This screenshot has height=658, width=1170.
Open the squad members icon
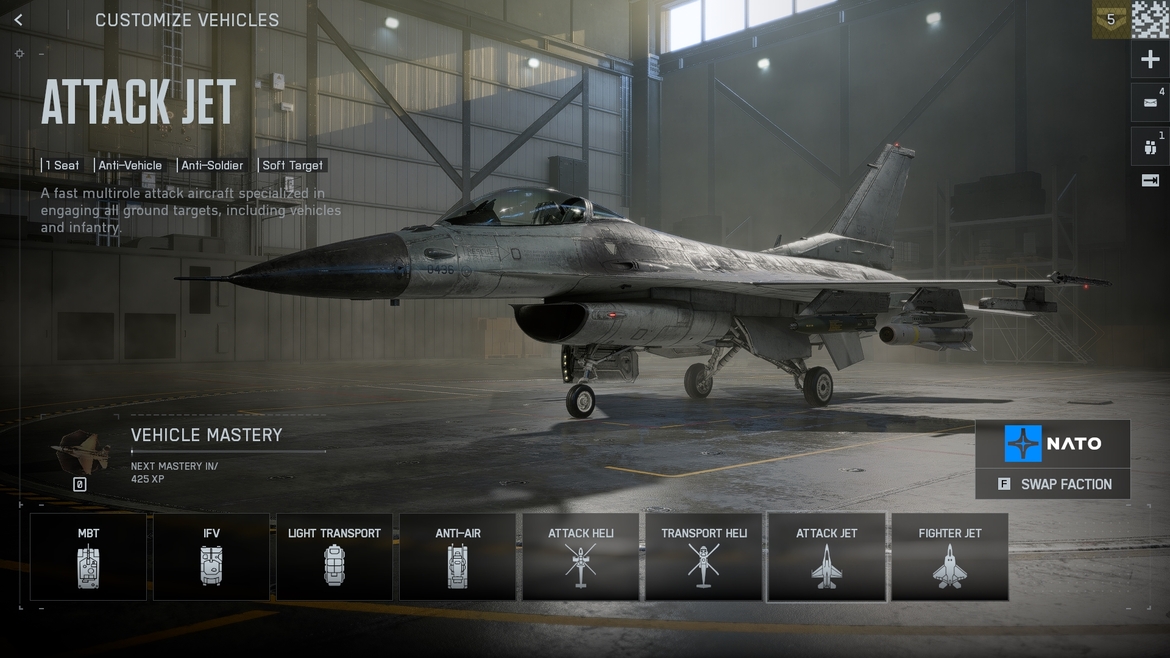point(1150,147)
